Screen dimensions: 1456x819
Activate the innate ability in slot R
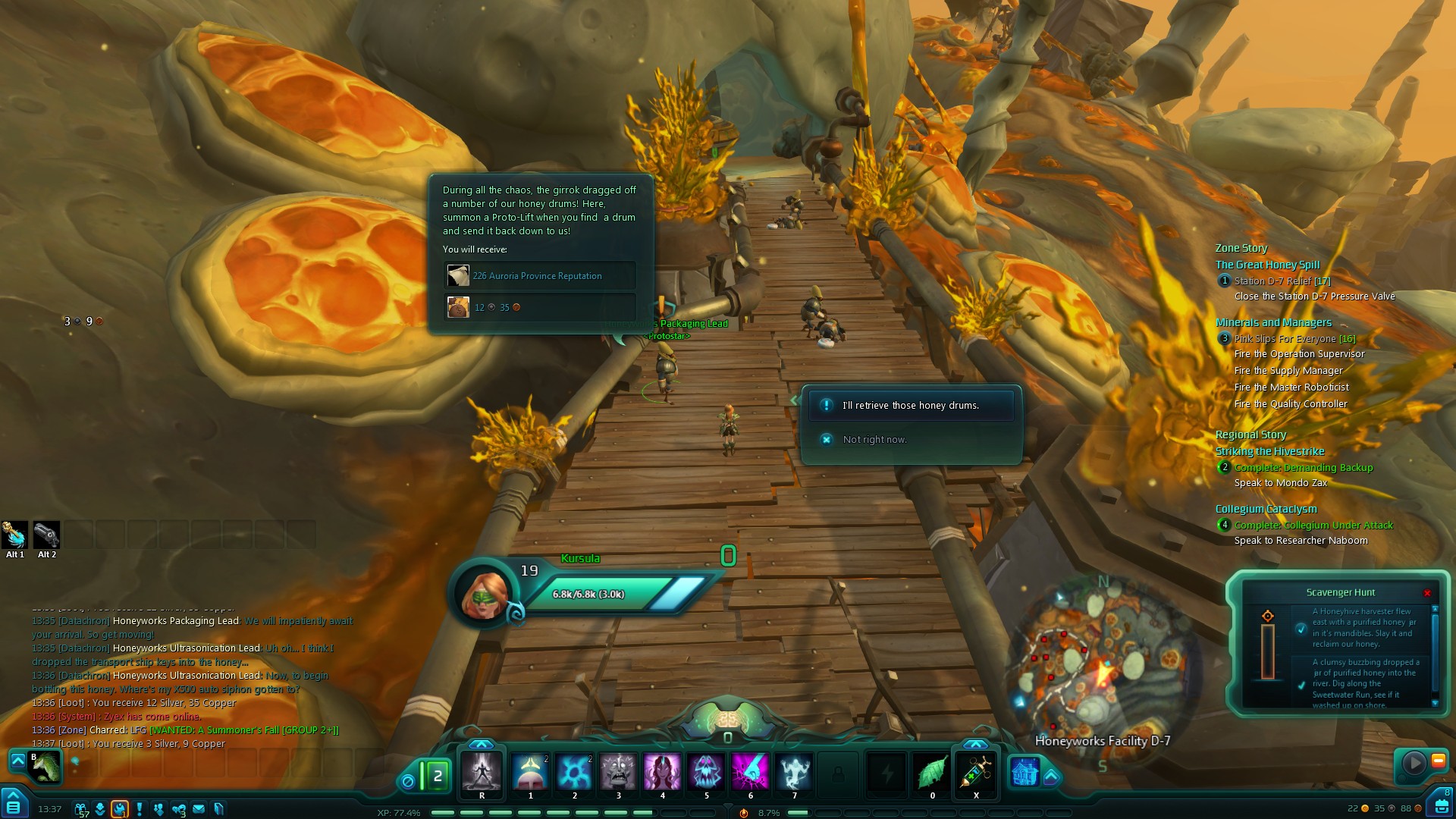(x=482, y=772)
